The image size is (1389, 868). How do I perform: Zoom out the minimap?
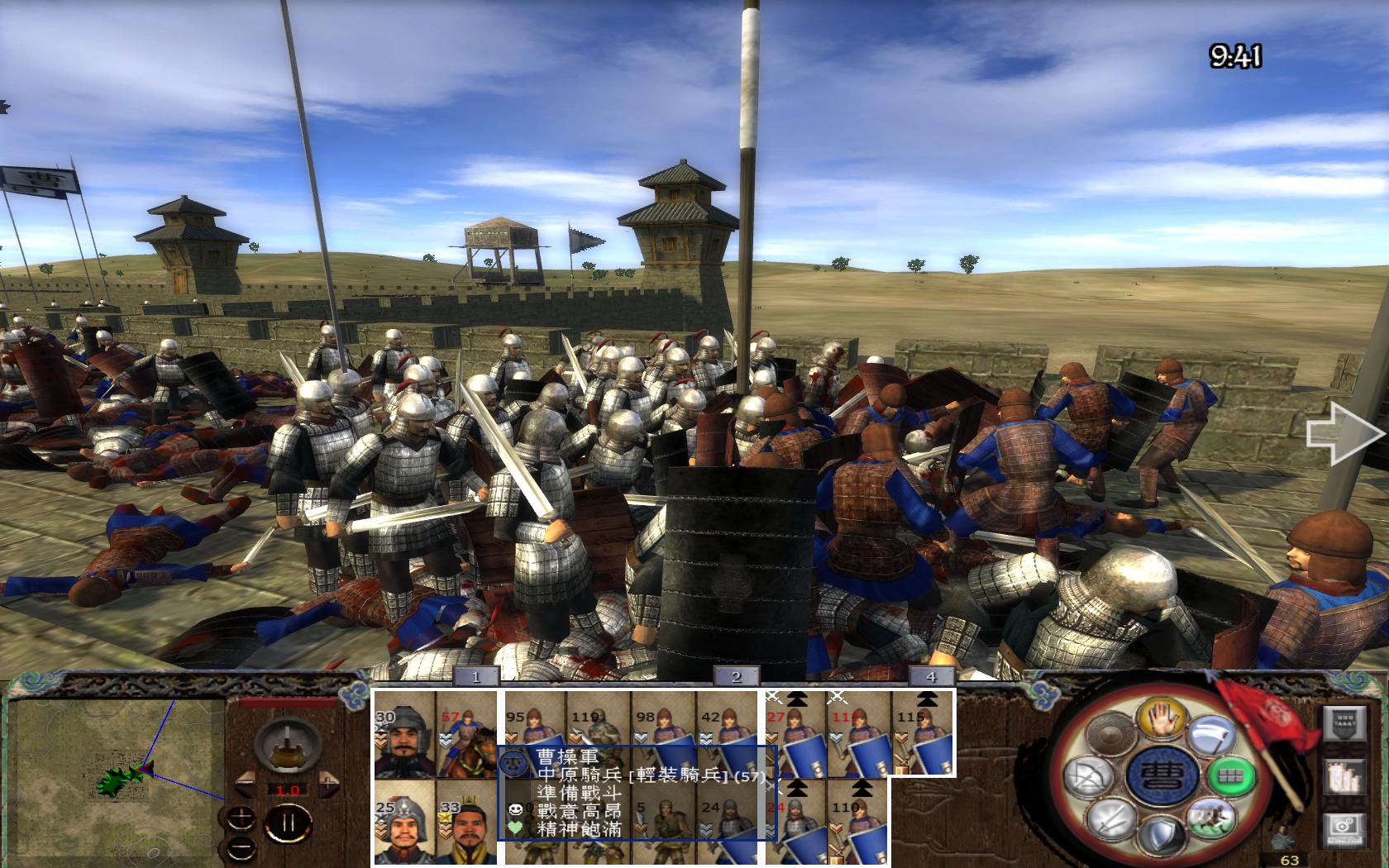point(241,847)
